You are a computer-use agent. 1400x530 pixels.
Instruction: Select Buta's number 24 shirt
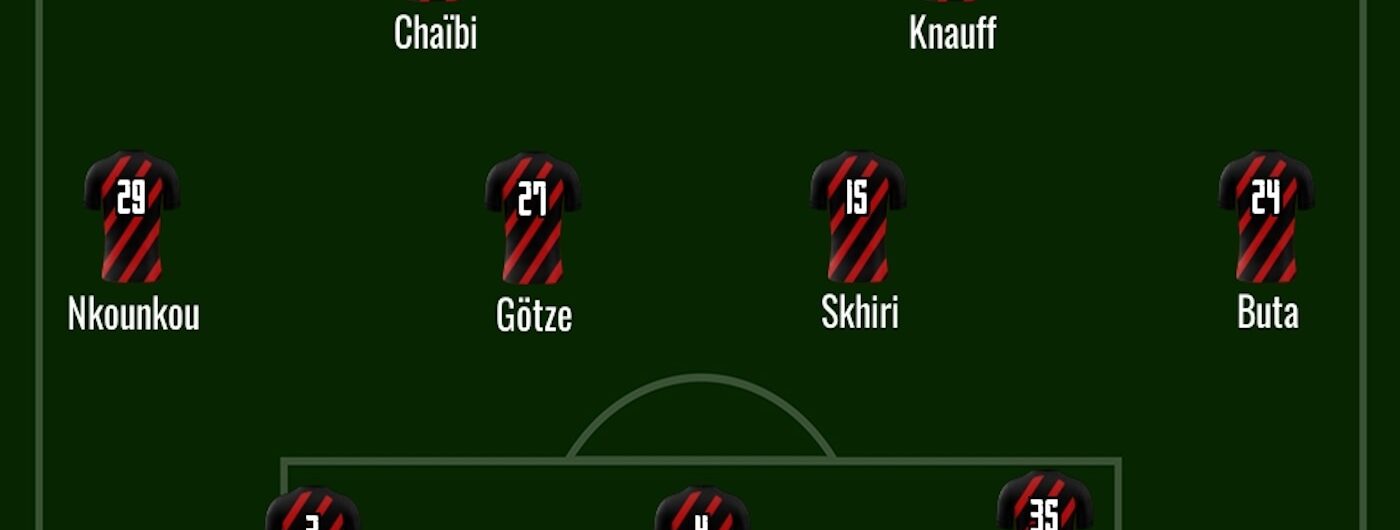pos(1266,216)
